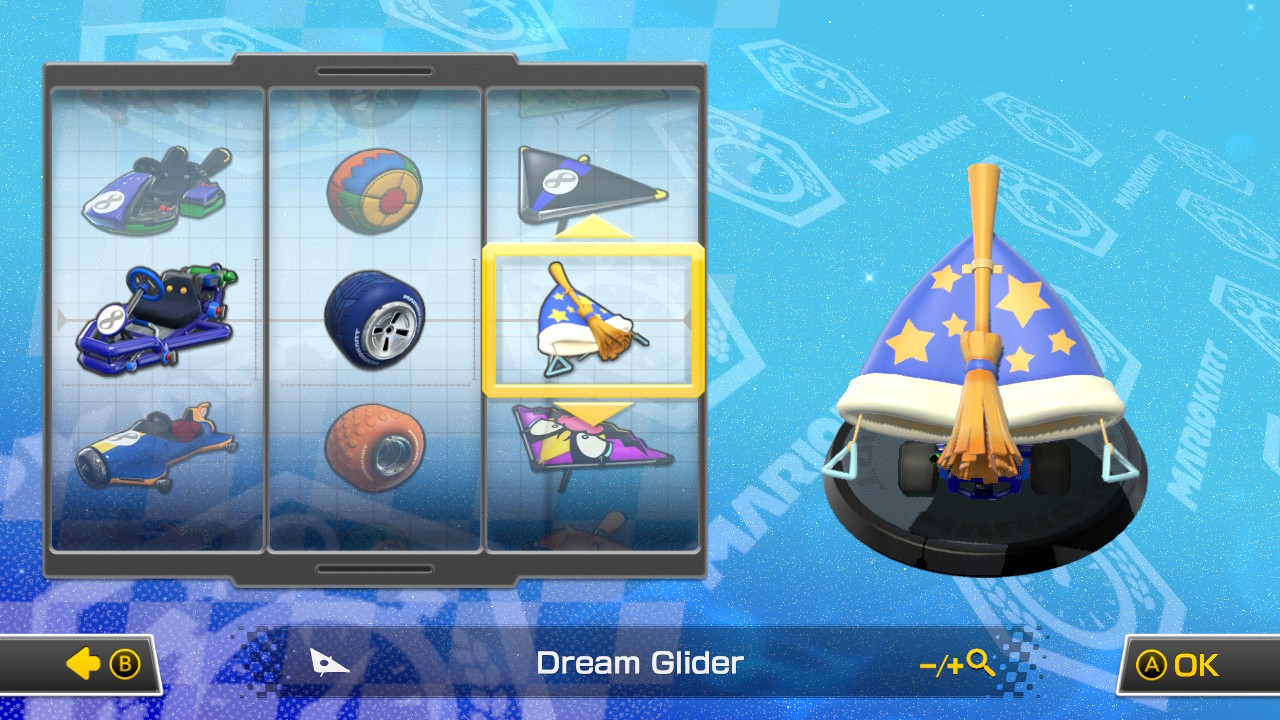This screenshot has width=1280, height=720.
Task: Click the right arrow on the selection row
Action: click(x=688, y=320)
